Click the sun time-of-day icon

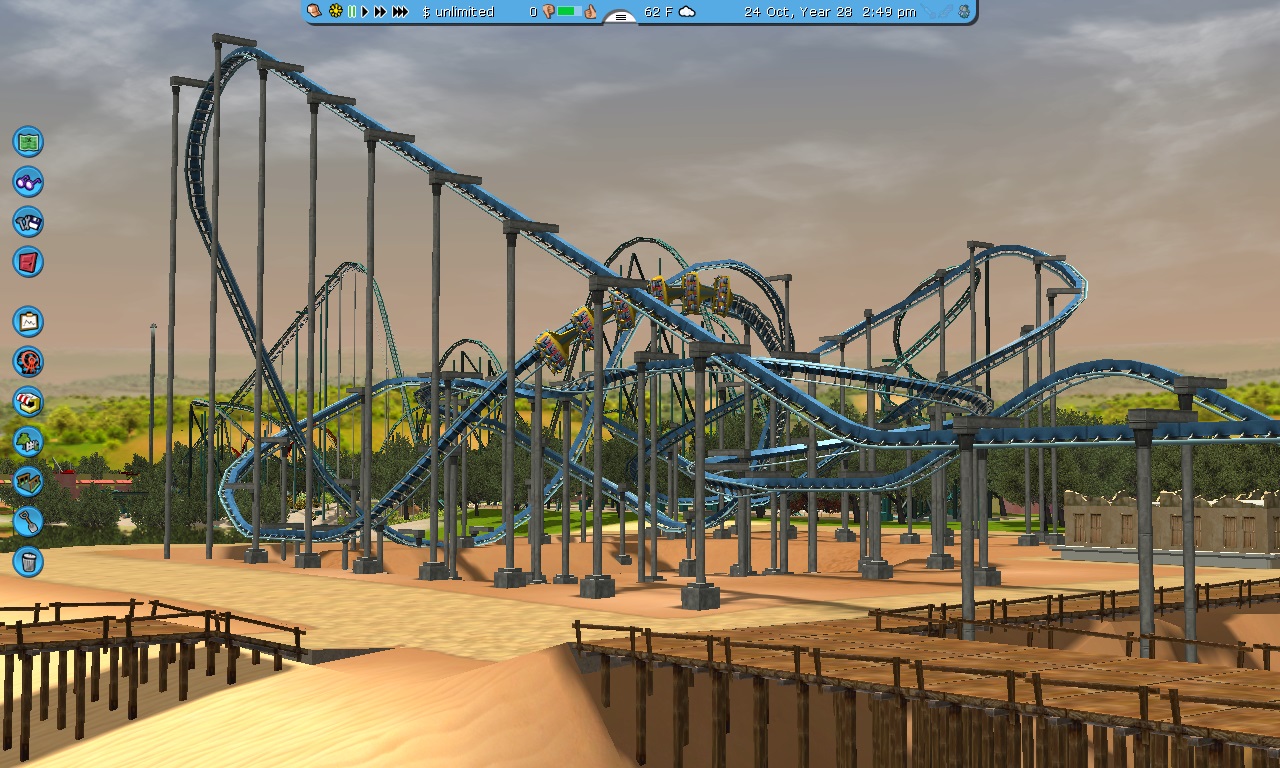(336, 12)
